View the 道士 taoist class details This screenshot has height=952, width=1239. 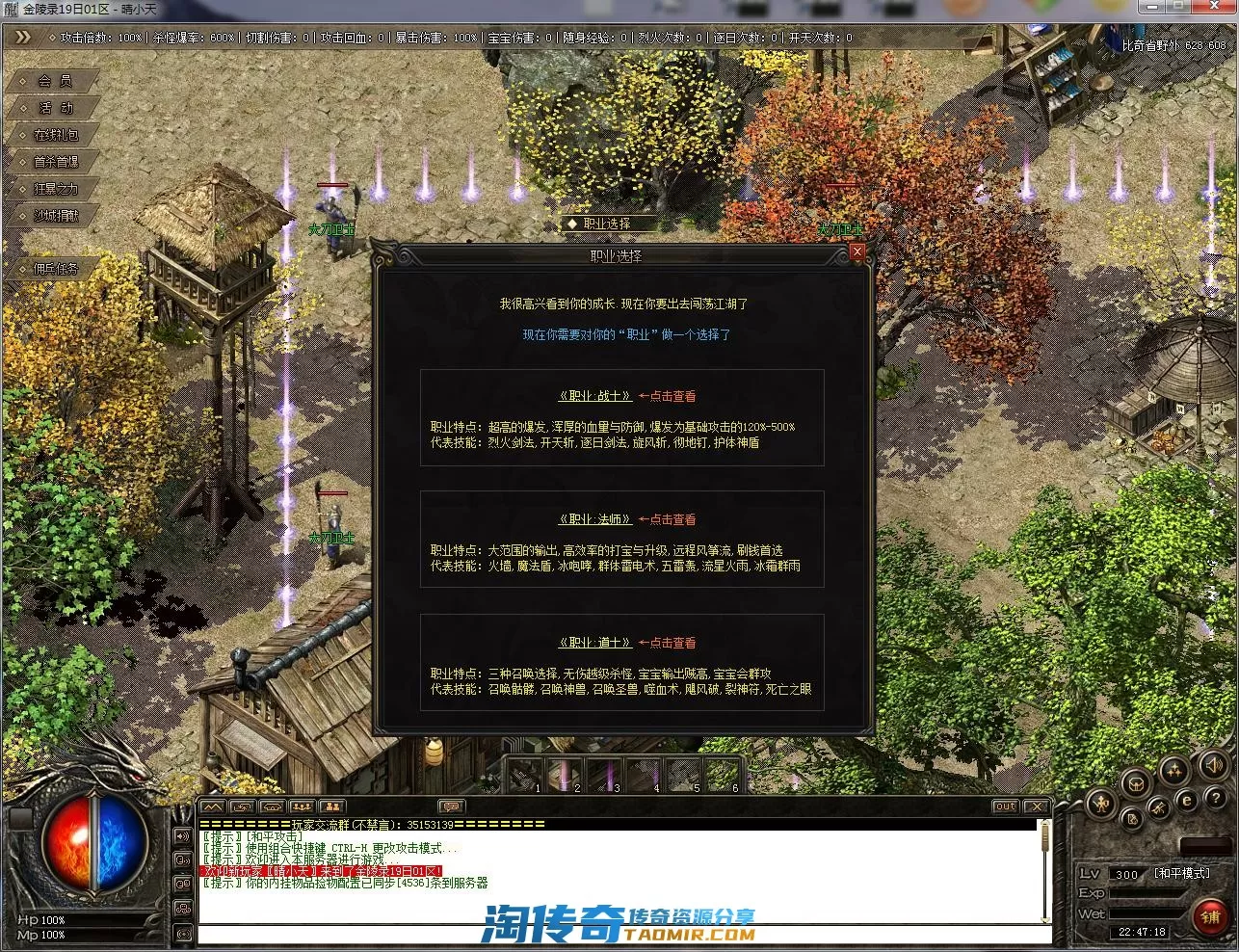pos(594,643)
